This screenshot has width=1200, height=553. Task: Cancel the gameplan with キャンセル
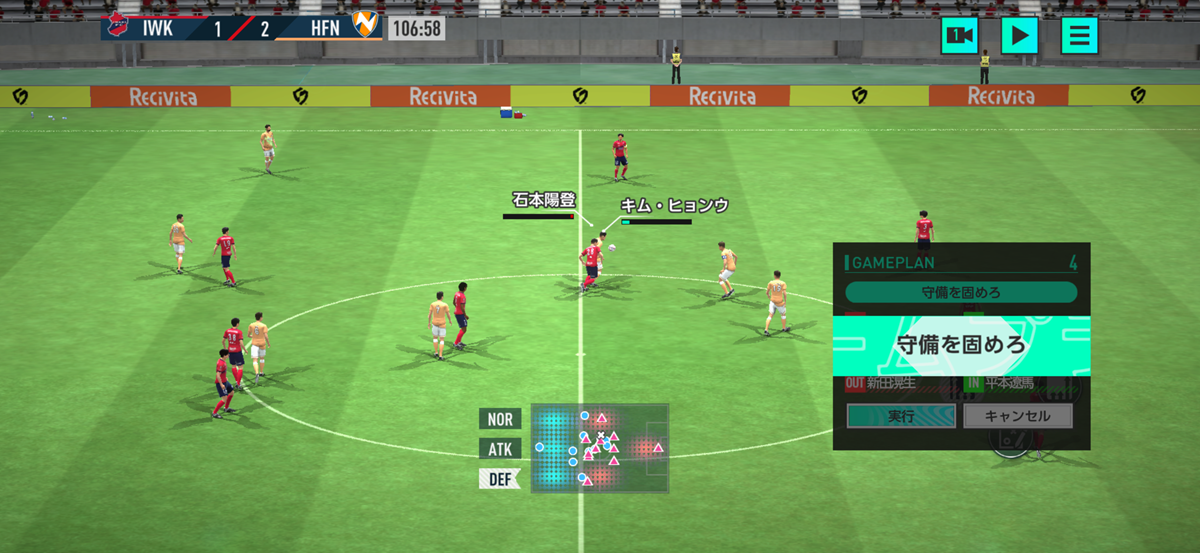point(1018,416)
